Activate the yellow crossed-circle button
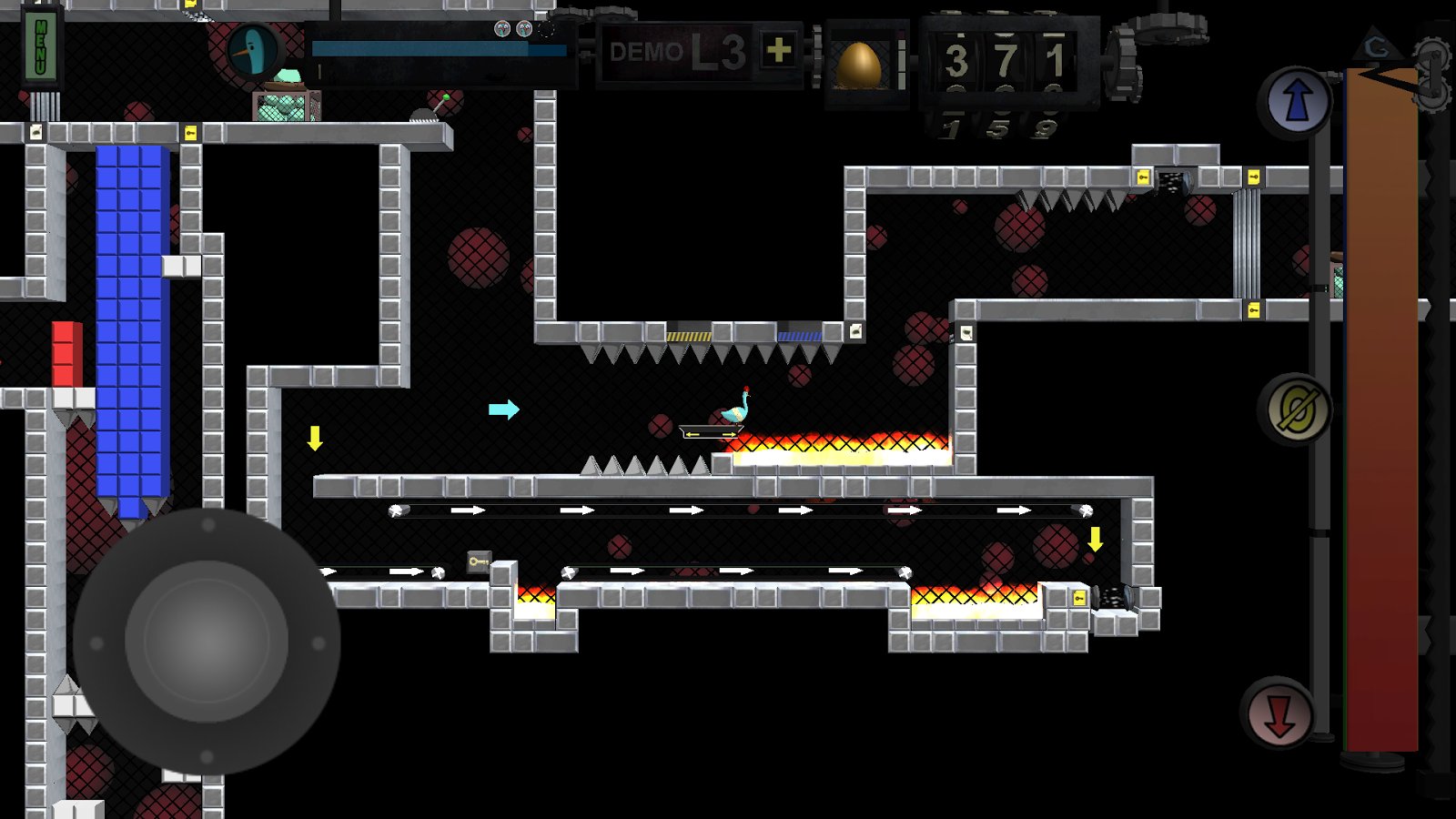This screenshot has width=1456, height=819. pos(1296,410)
